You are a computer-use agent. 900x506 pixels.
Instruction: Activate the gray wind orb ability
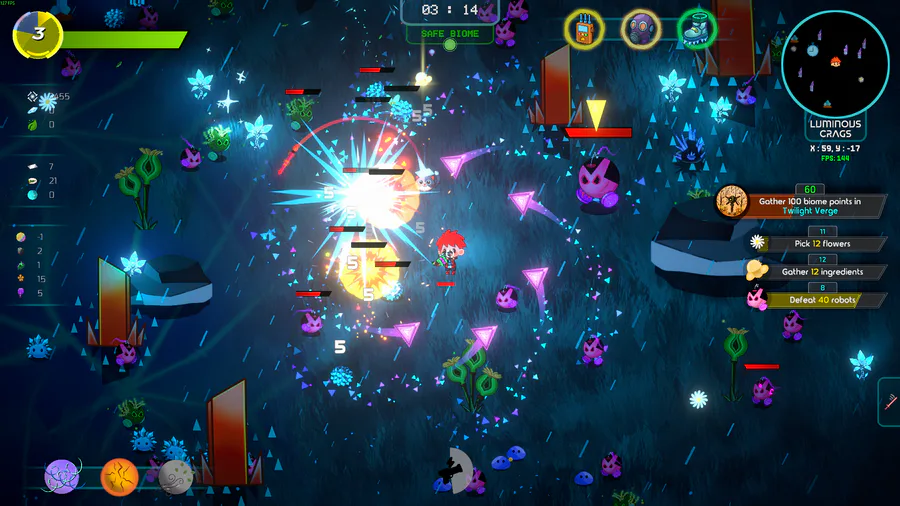click(176, 477)
